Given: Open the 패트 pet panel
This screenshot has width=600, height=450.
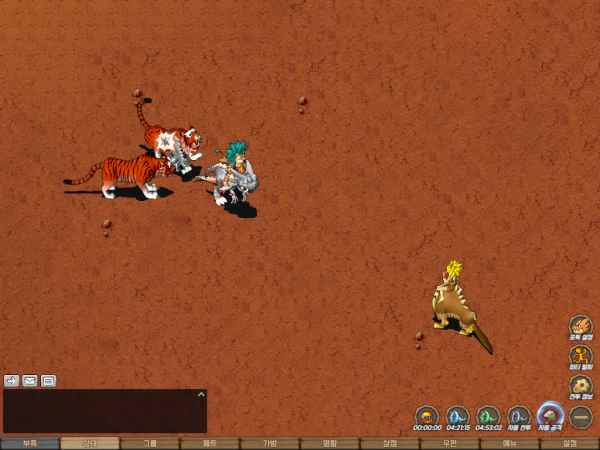Looking at the screenshot, I should tap(210, 443).
